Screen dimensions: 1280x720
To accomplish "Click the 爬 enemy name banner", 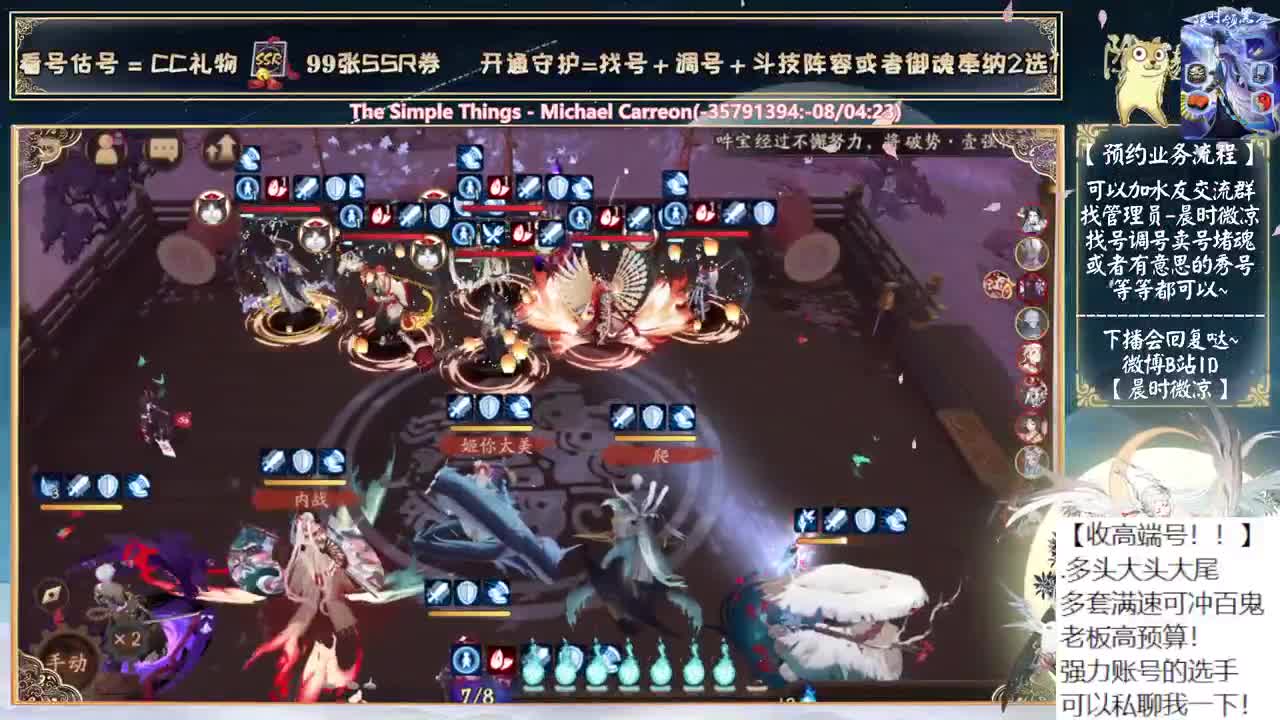I will pos(663,455).
